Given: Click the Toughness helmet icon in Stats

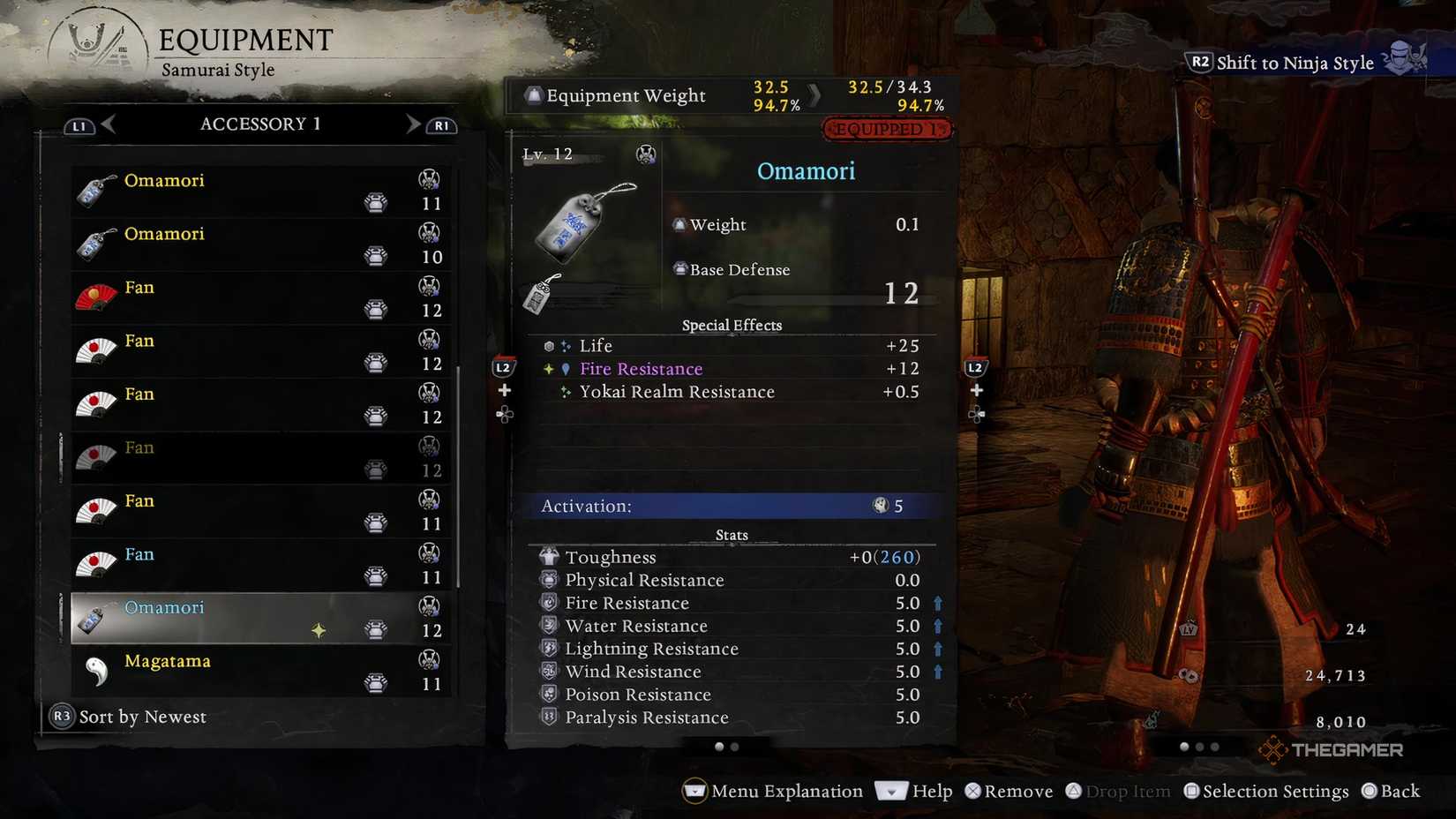Looking at the screenshot, I should 549,556.
